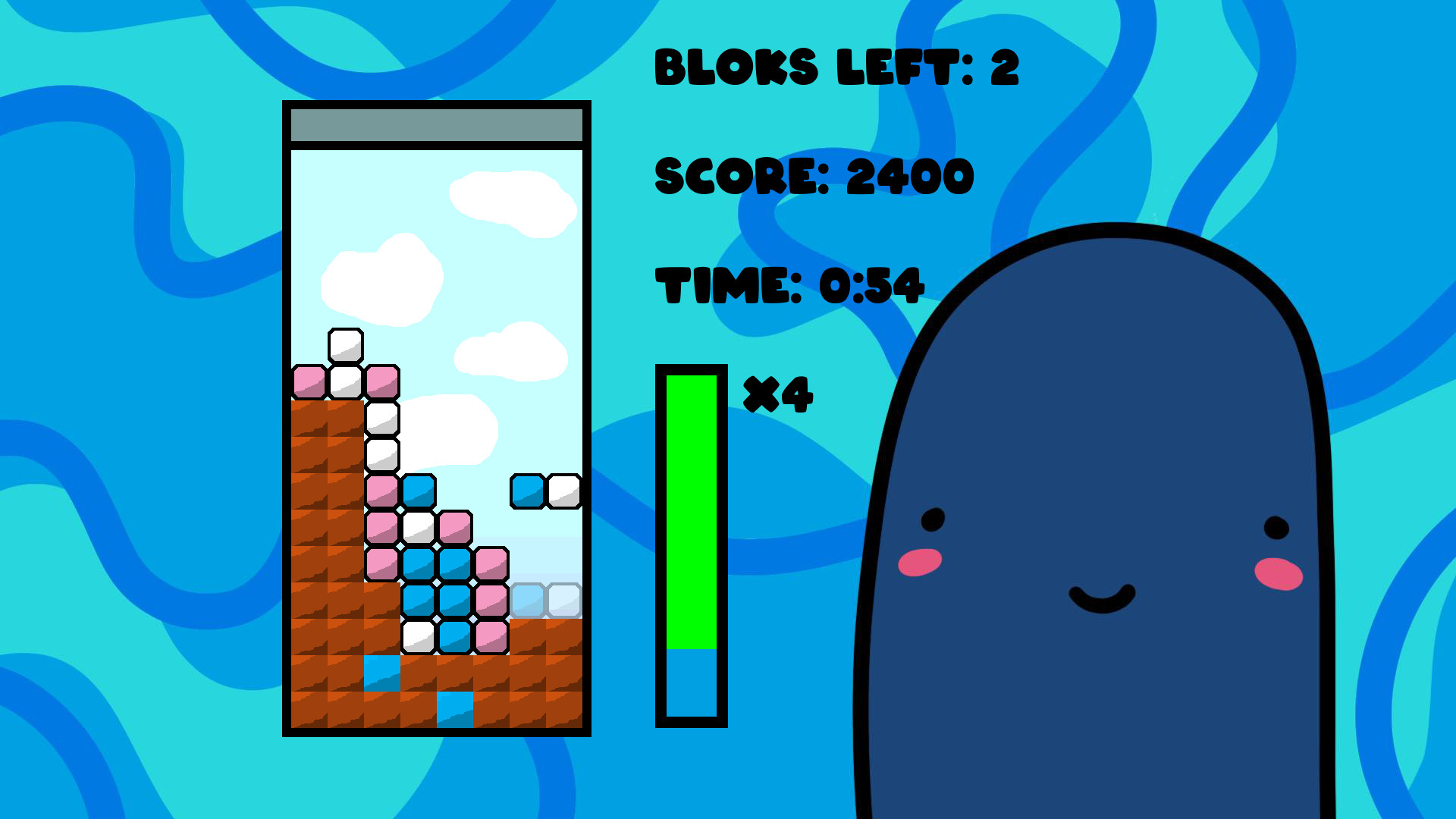Viewport: 1456px width, 819px height.
Task: Click a brown dirt blok in the tall column
Action: coord(326,493)
